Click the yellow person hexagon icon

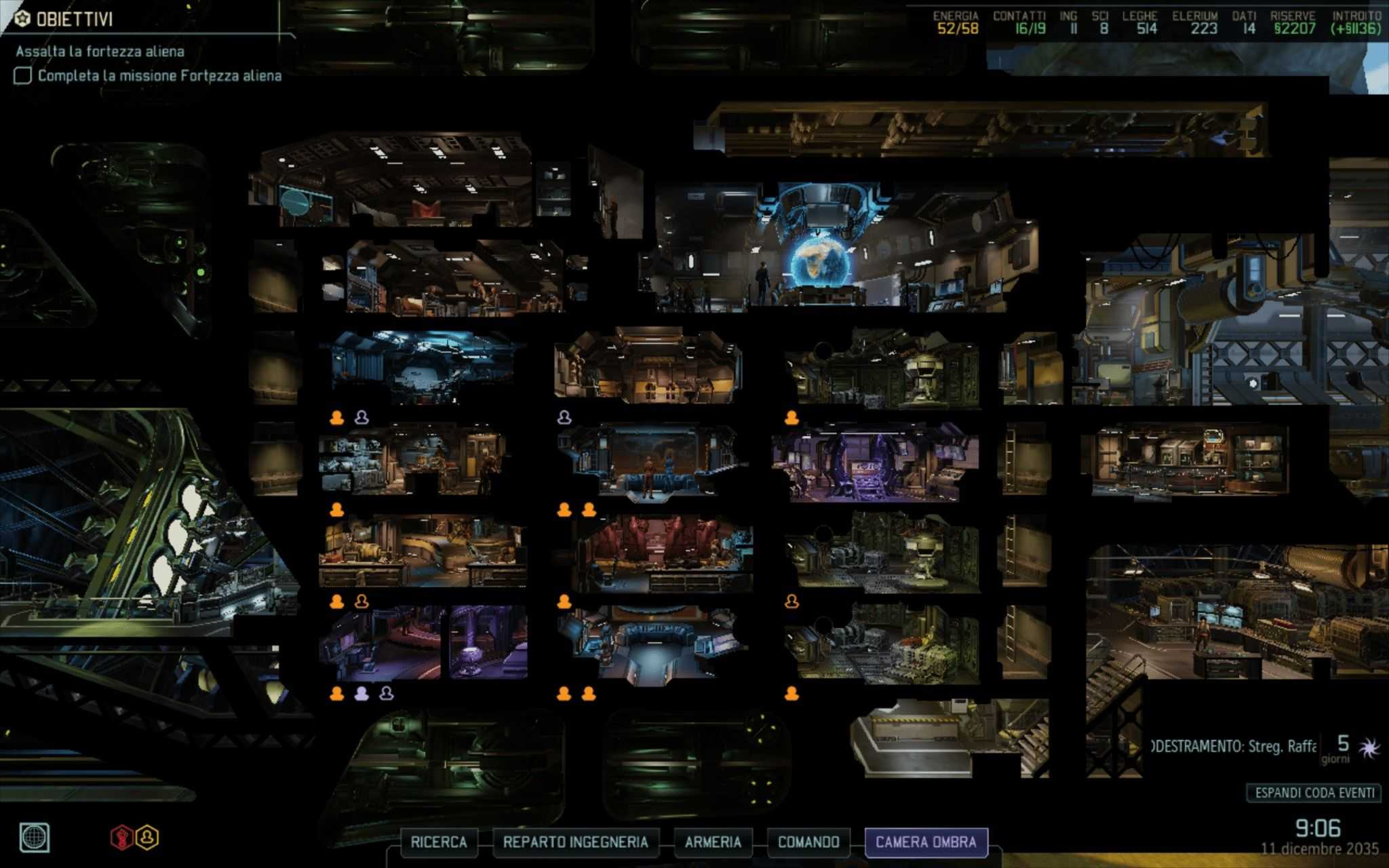pyautogui.click(x=147, y=837)
